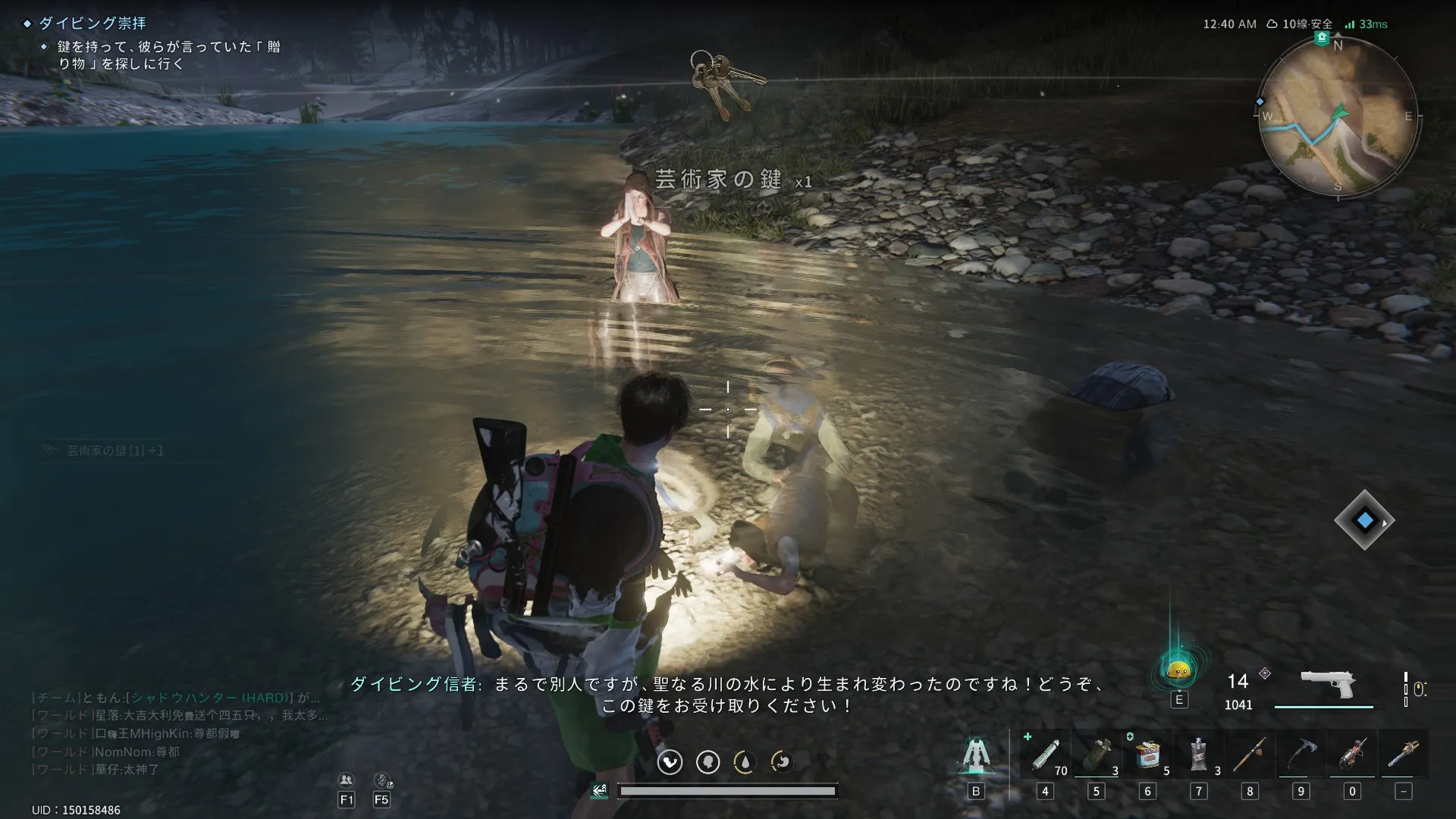Select the activator syringe hotbar slot
Screen dimensions: 1456x819
pos(1045,755)
